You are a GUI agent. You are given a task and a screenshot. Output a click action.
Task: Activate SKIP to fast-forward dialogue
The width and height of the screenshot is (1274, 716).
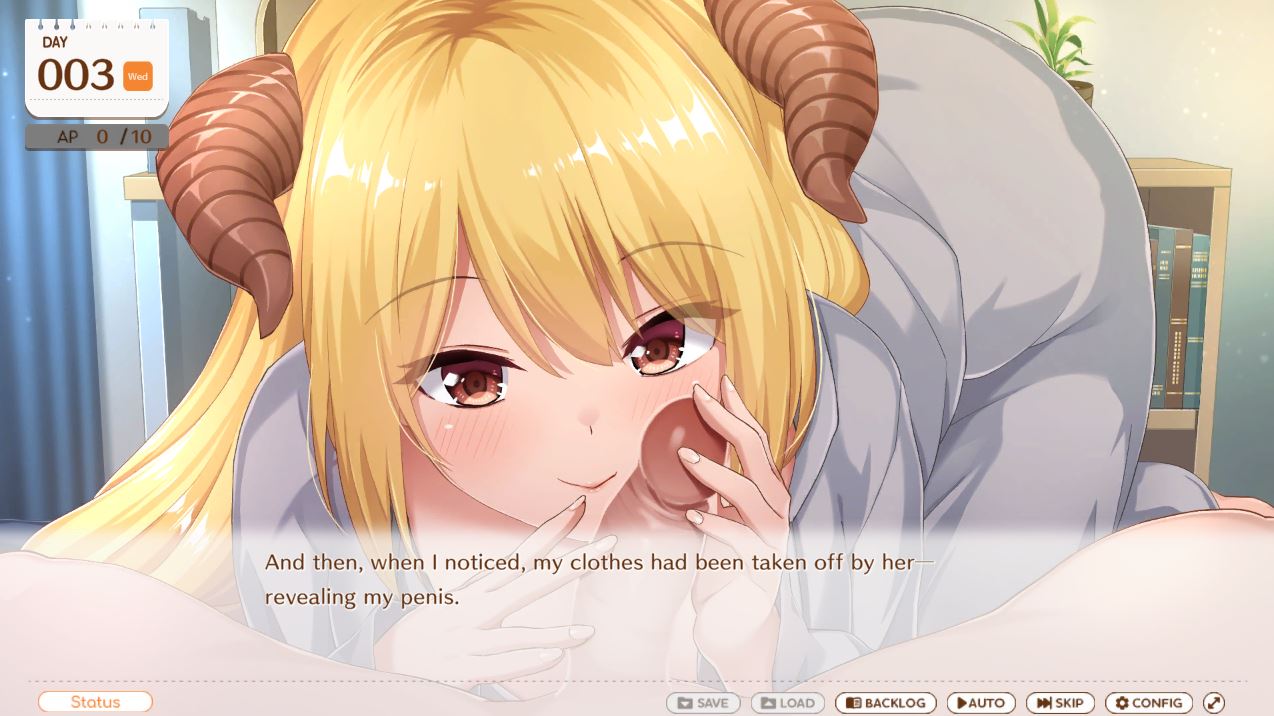(x=1060, y=703)
